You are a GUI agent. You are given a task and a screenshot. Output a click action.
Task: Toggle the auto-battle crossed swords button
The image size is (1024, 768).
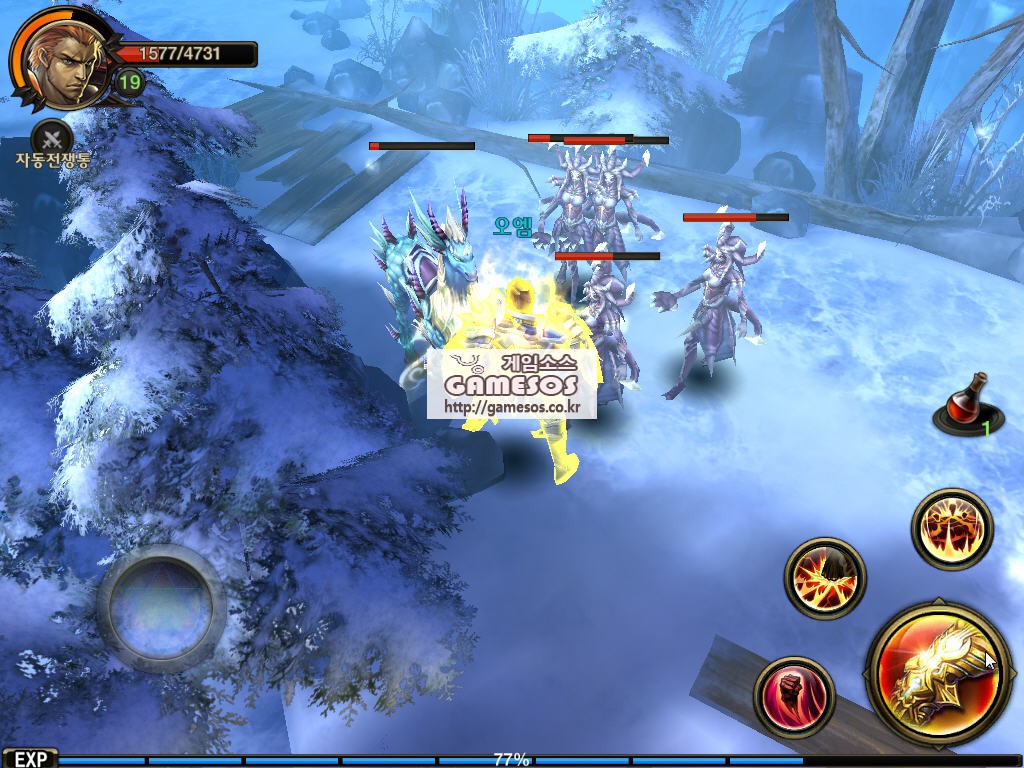pyautogui.click(x=52, y=136)
